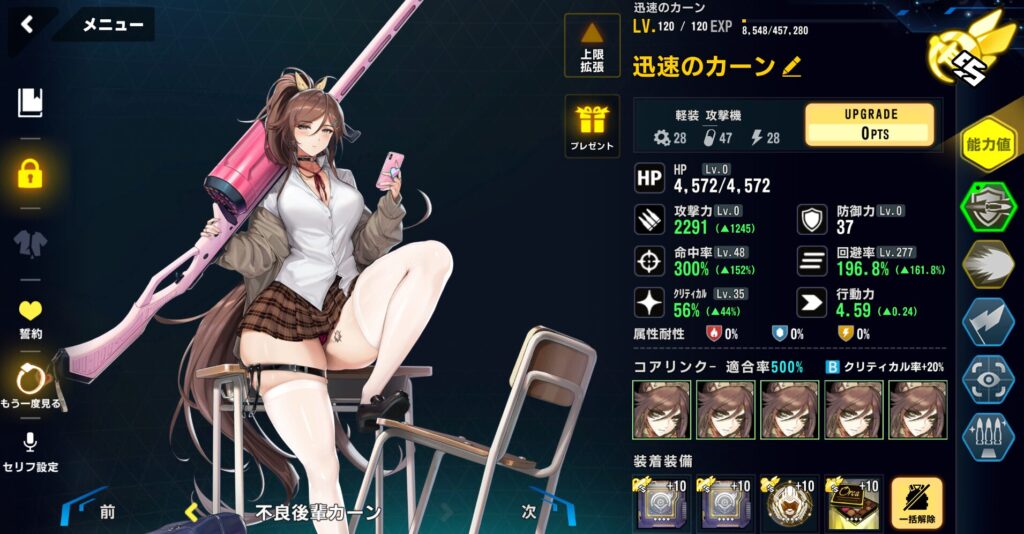Select the three bullets hexagon tab
1024x534 pixels.
[988, 436]
